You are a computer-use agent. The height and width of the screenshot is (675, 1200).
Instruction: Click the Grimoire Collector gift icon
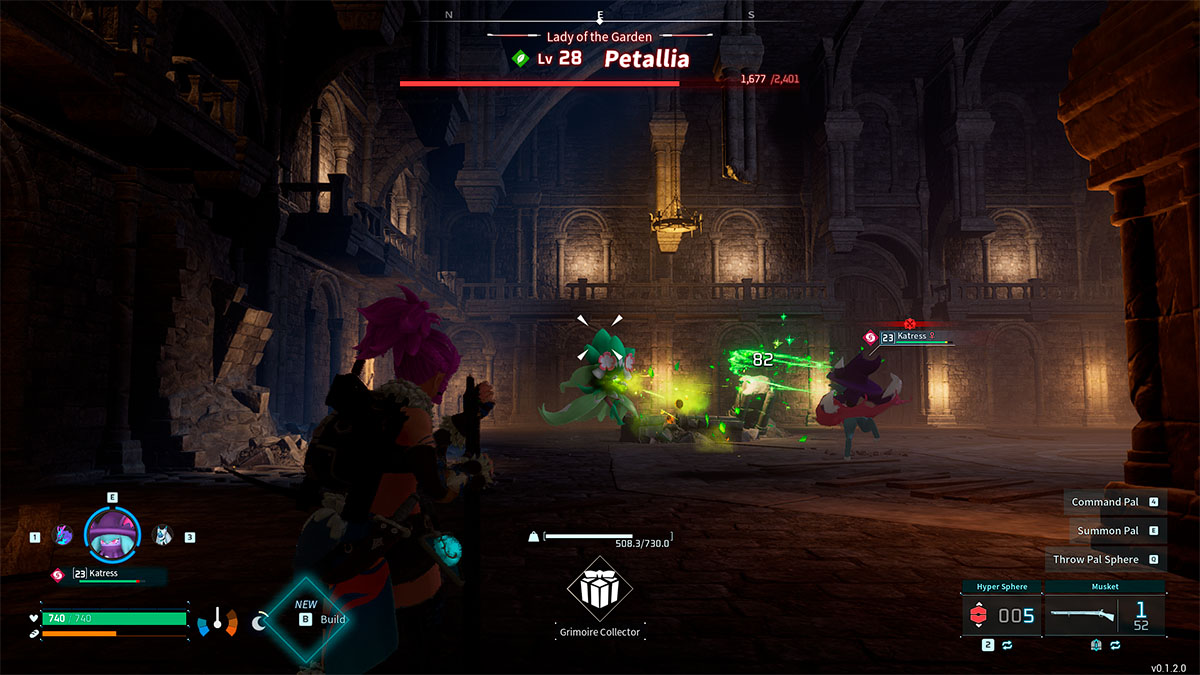pos(599,590)
